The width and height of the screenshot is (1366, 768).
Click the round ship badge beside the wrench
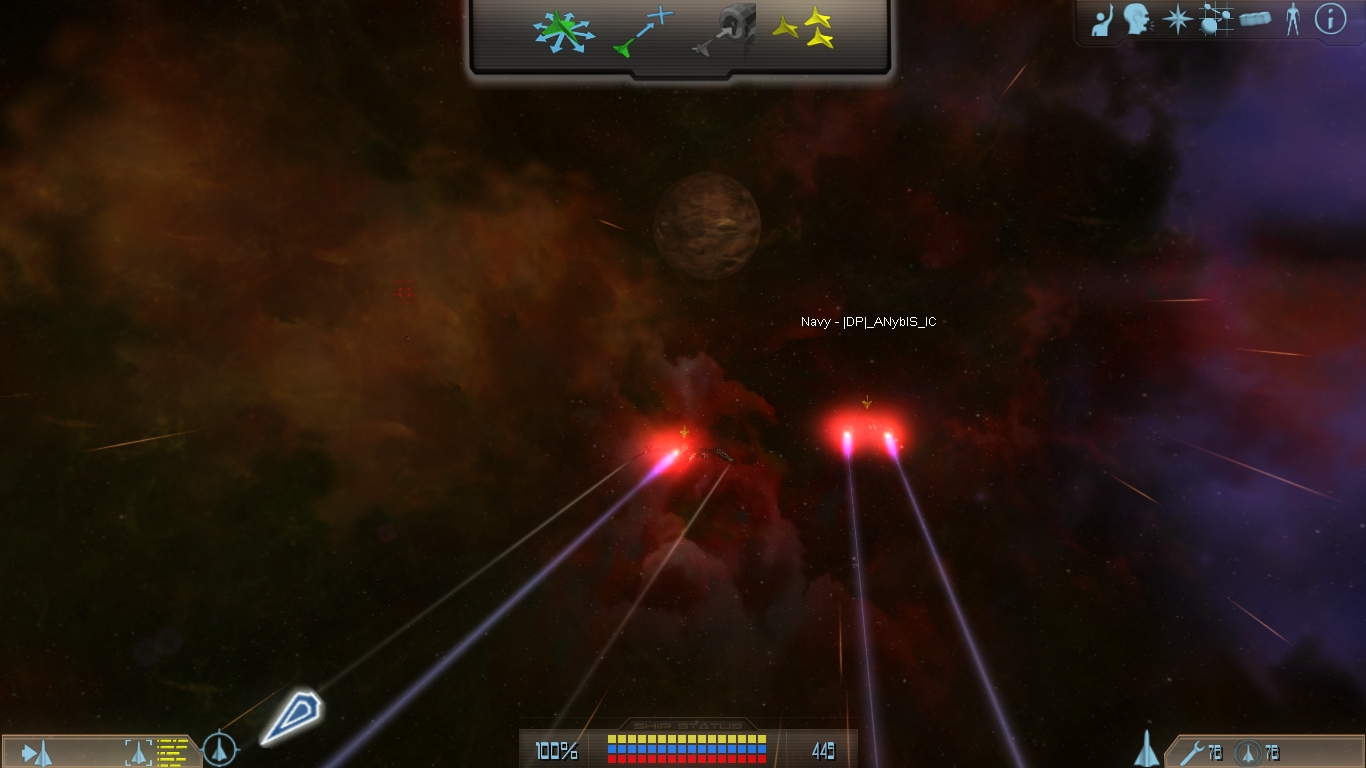tap(1246, 752)
